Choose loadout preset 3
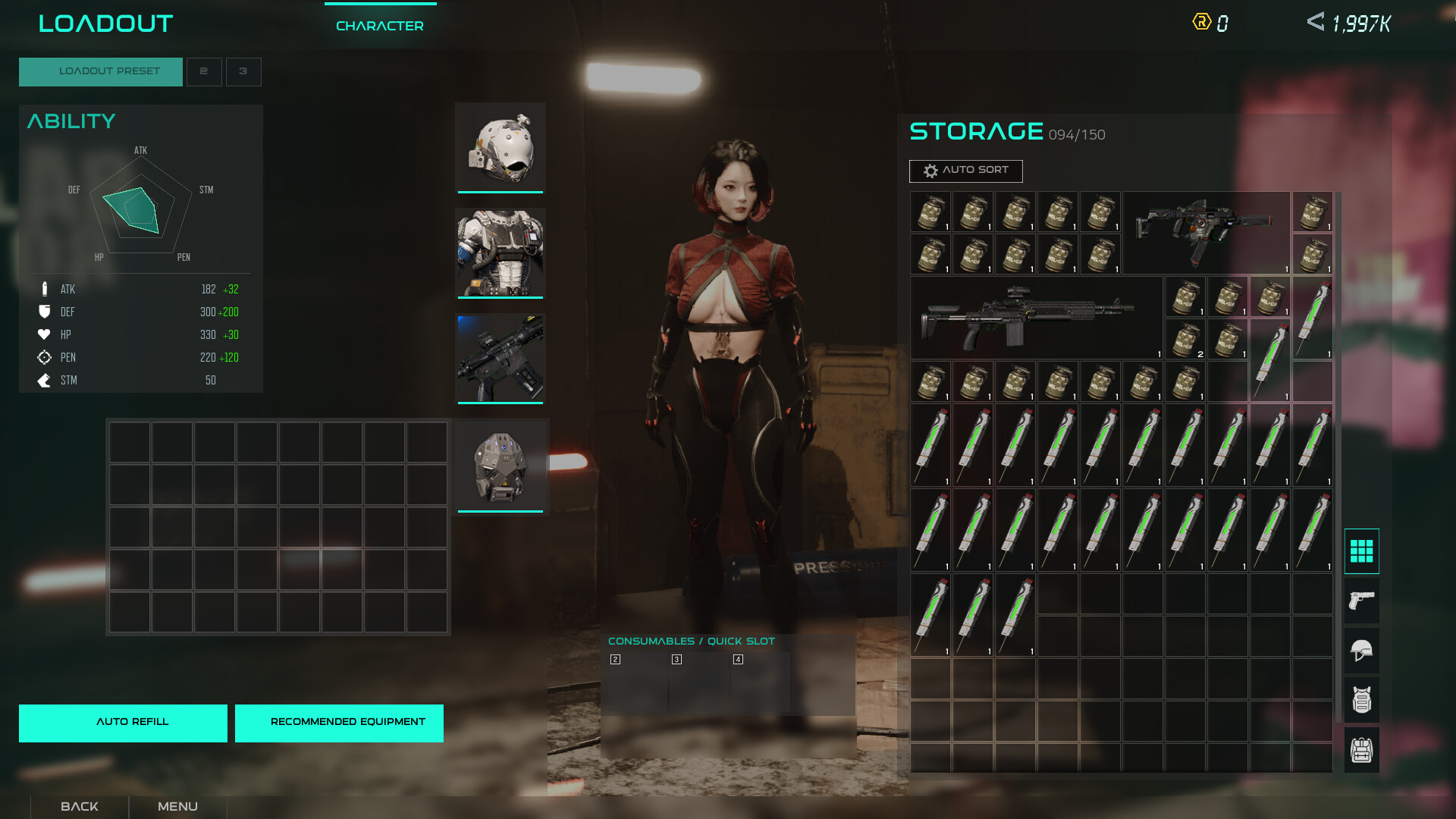The width and height of the screenshot is (1456, 819). (x=243, y=71)
